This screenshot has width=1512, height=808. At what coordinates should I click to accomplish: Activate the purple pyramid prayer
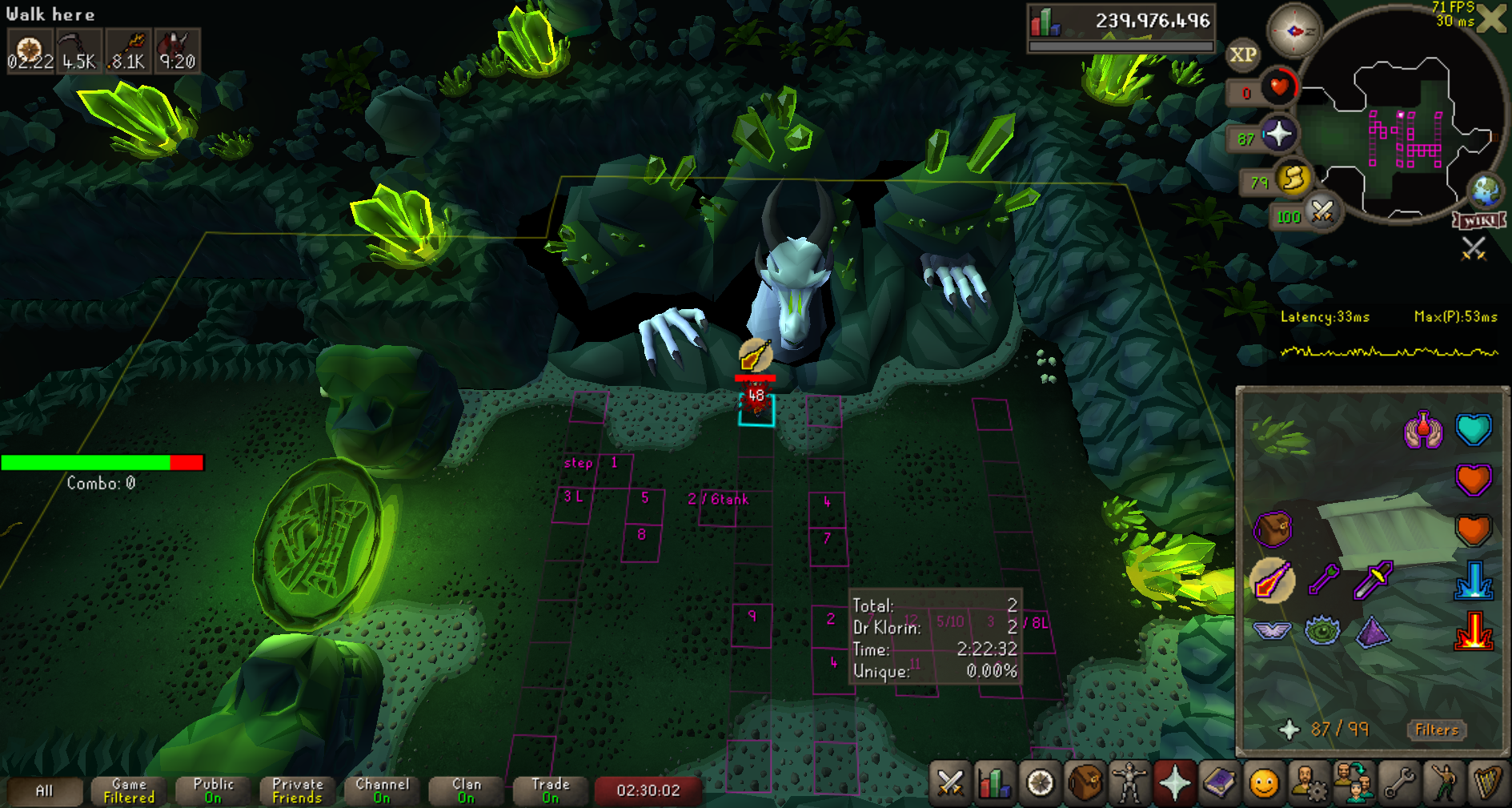1374,632
